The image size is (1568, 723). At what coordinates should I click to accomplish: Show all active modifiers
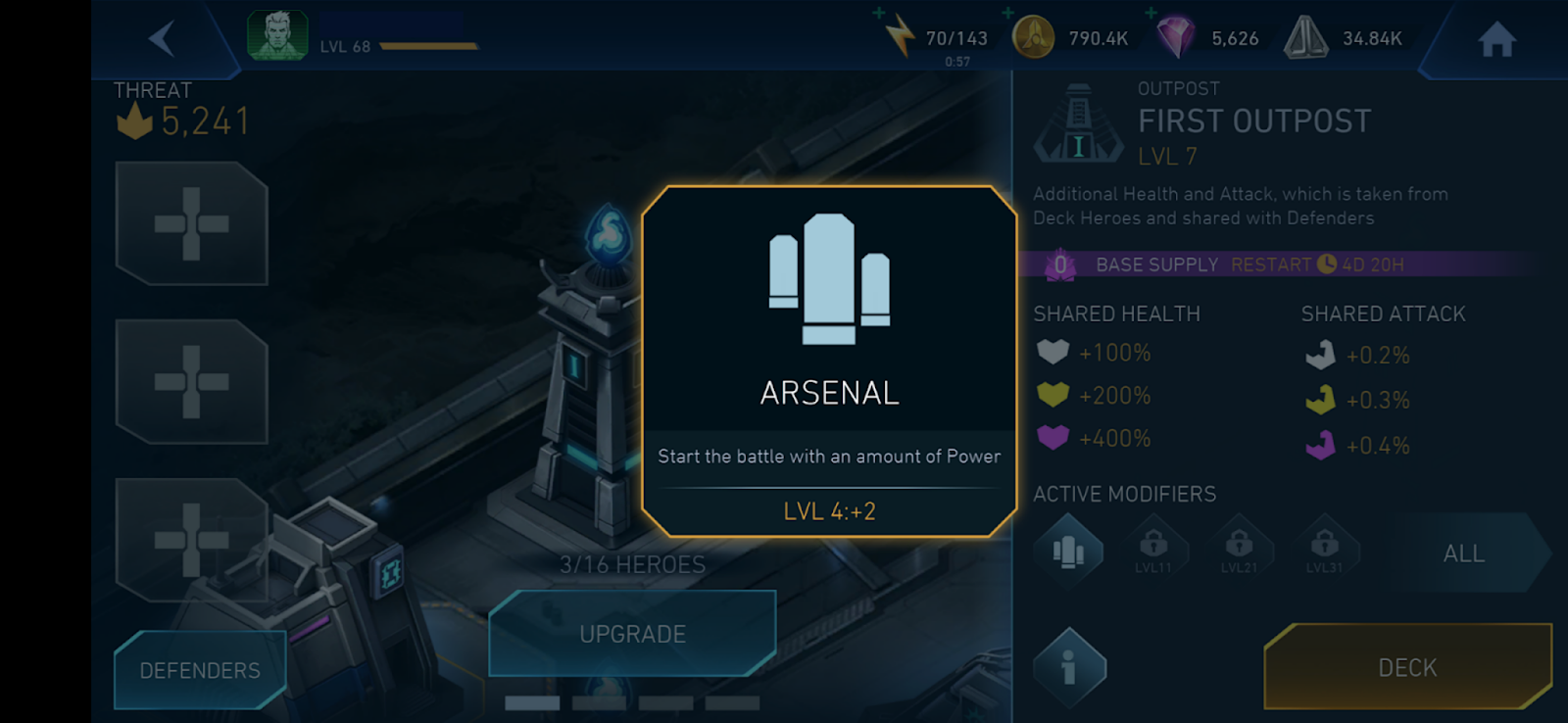tap(1464, 554)
